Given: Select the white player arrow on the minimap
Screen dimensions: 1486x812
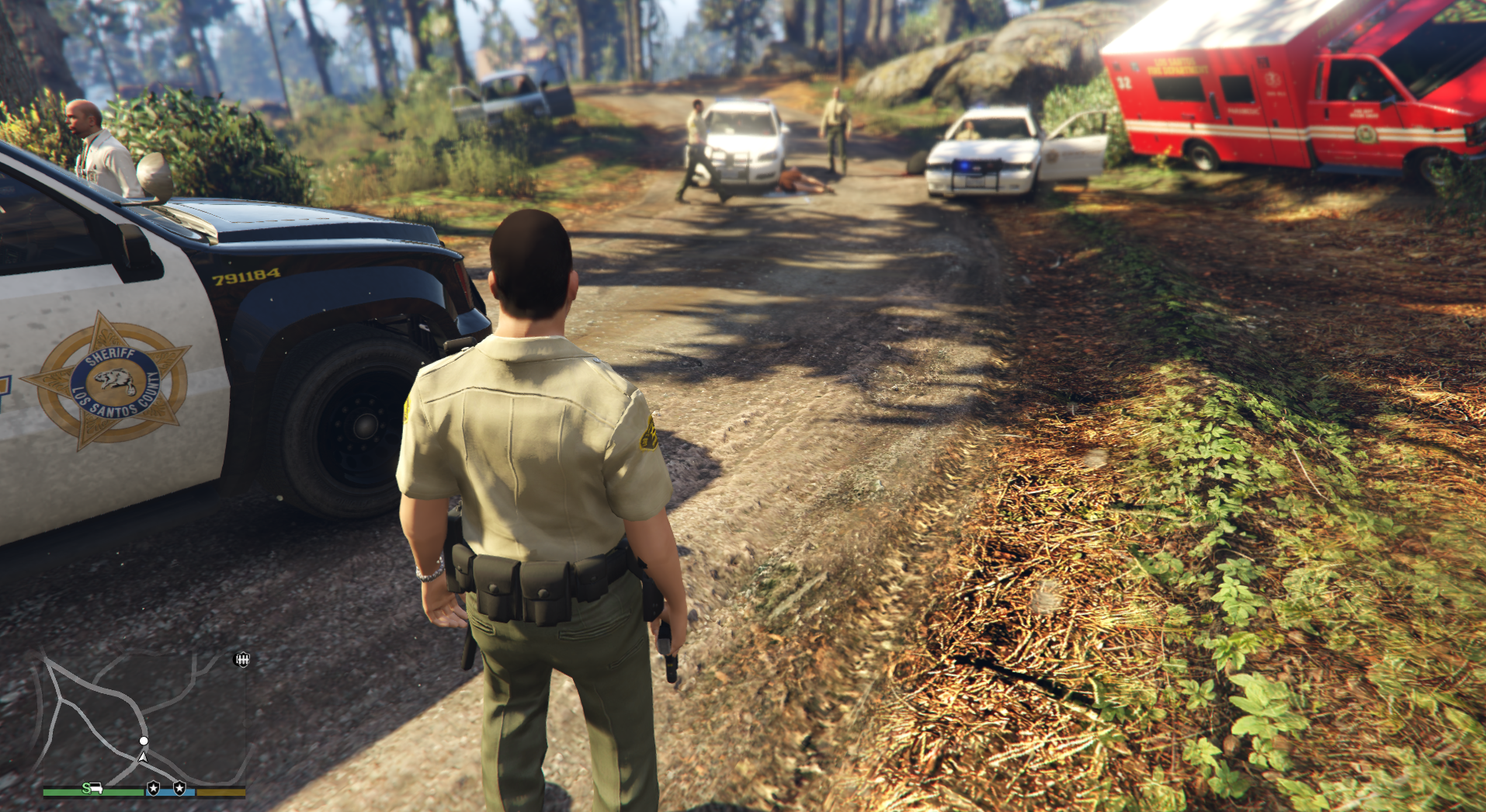Looking at the screenshot, I should 143,757.
